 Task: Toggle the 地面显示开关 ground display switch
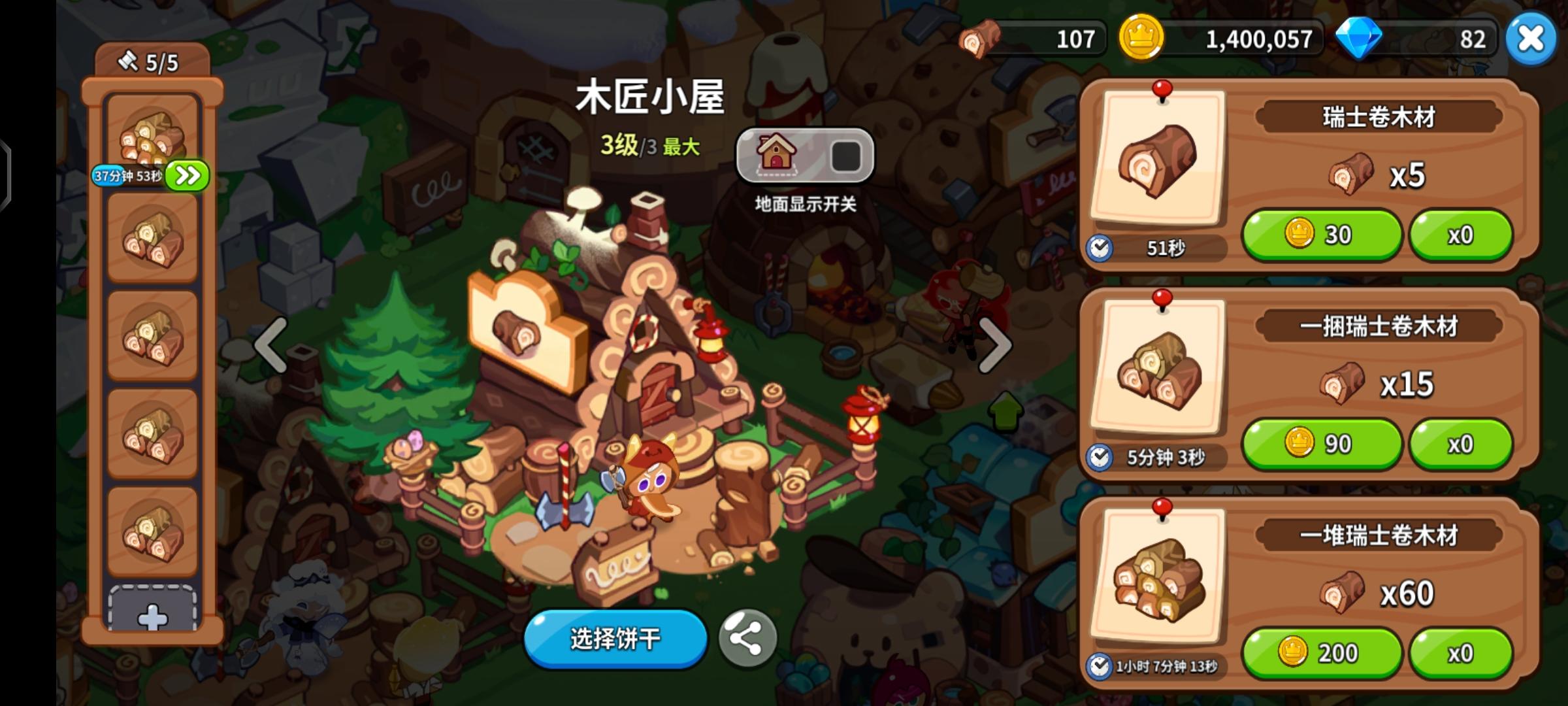coord(847,154)
